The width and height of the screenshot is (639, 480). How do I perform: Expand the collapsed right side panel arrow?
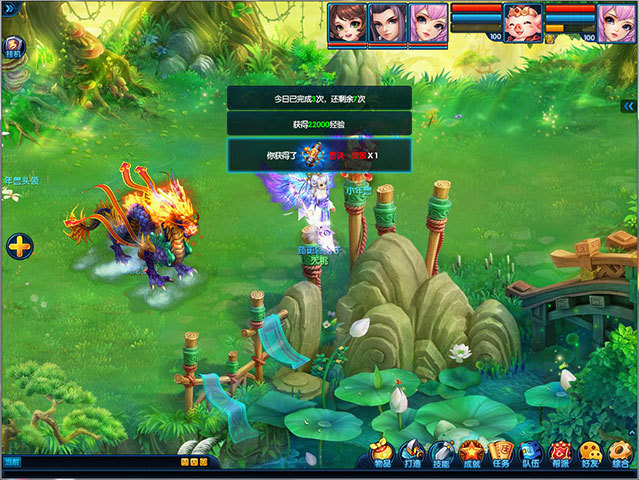[628, 105]
